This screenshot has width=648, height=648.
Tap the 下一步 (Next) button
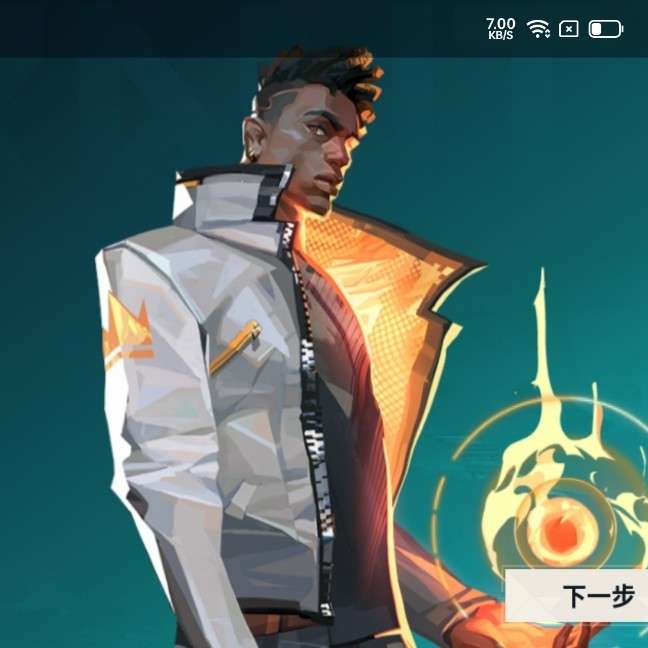(590, 597)
